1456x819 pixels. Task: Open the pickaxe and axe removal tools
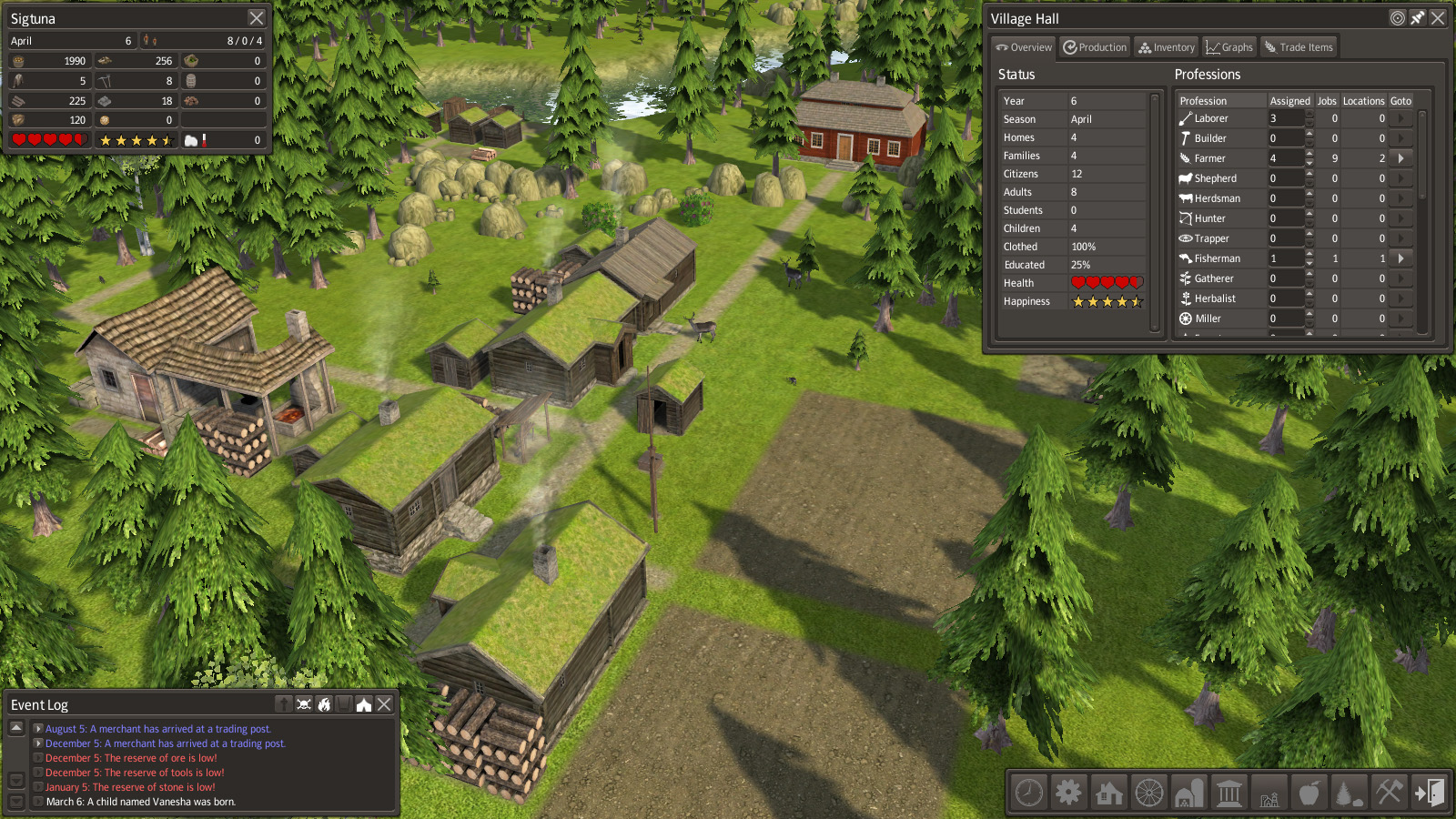pos(1390,793)
